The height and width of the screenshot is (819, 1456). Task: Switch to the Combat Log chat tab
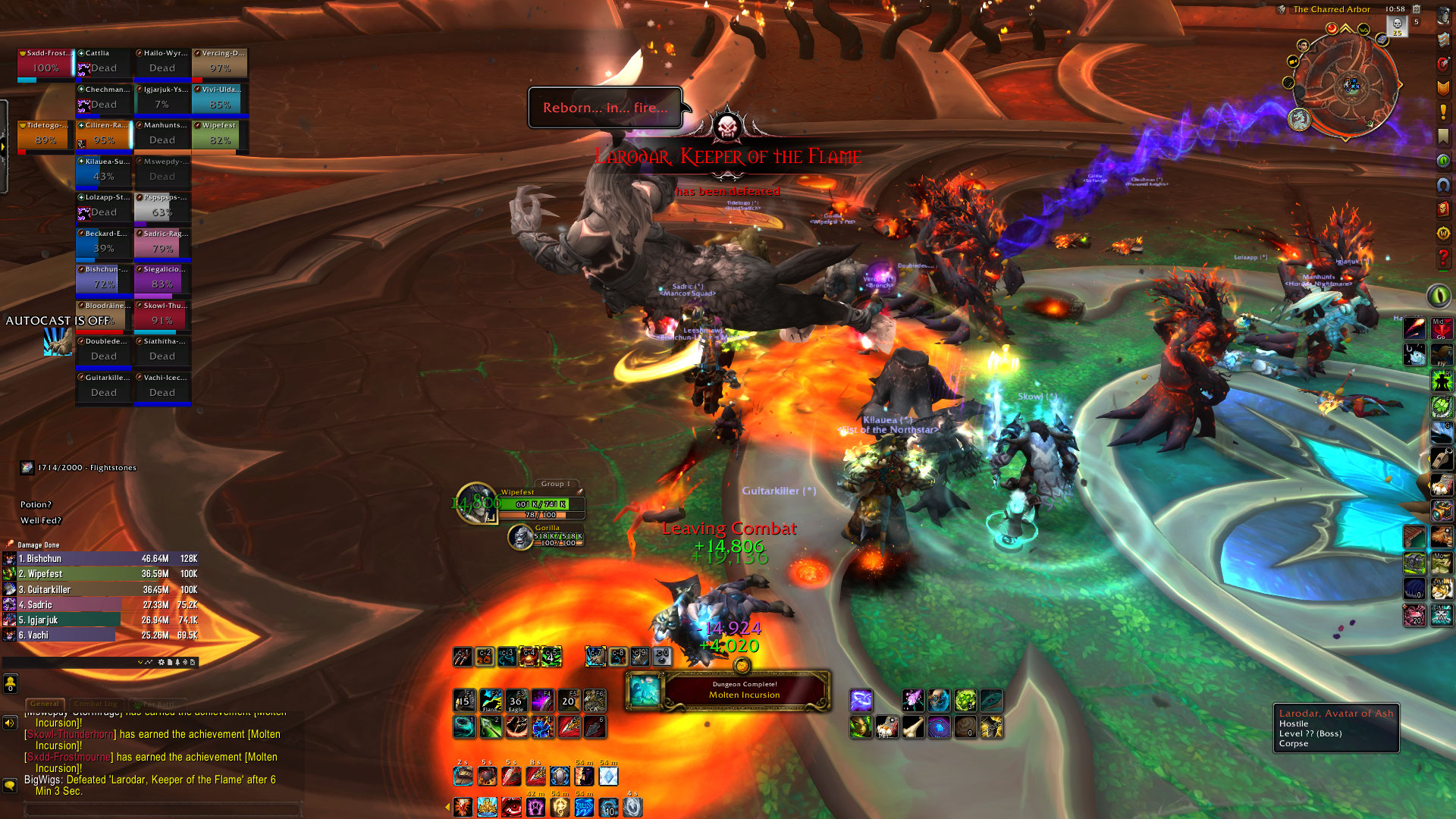tap(96, 704)
